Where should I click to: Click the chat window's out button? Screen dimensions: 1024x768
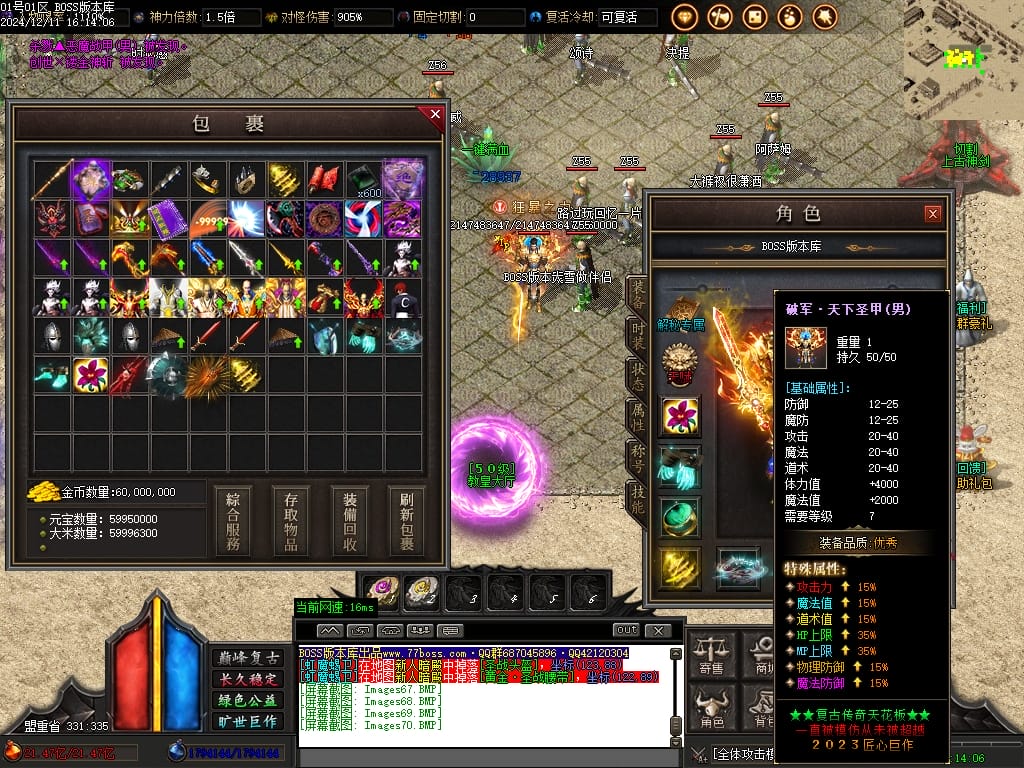pyautogui.click(x=626, y=630)
